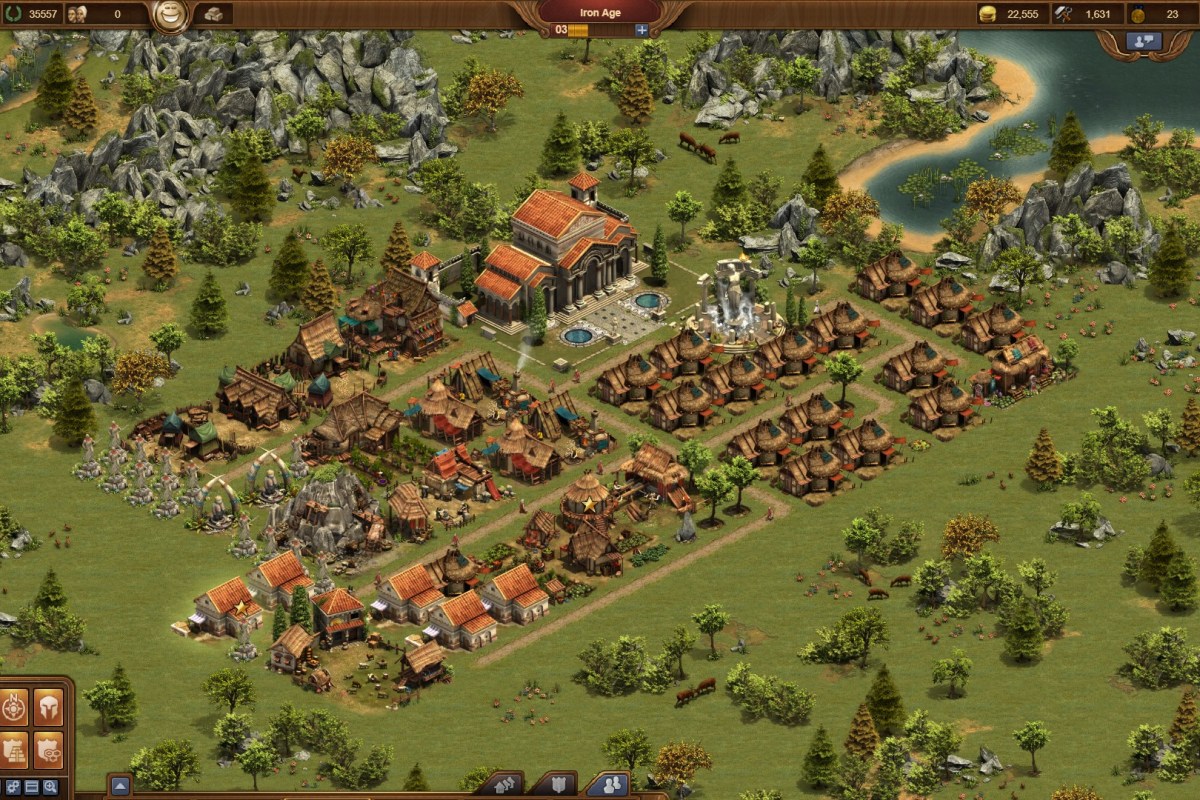Switch to the guild shield tab

pos(560,785)
